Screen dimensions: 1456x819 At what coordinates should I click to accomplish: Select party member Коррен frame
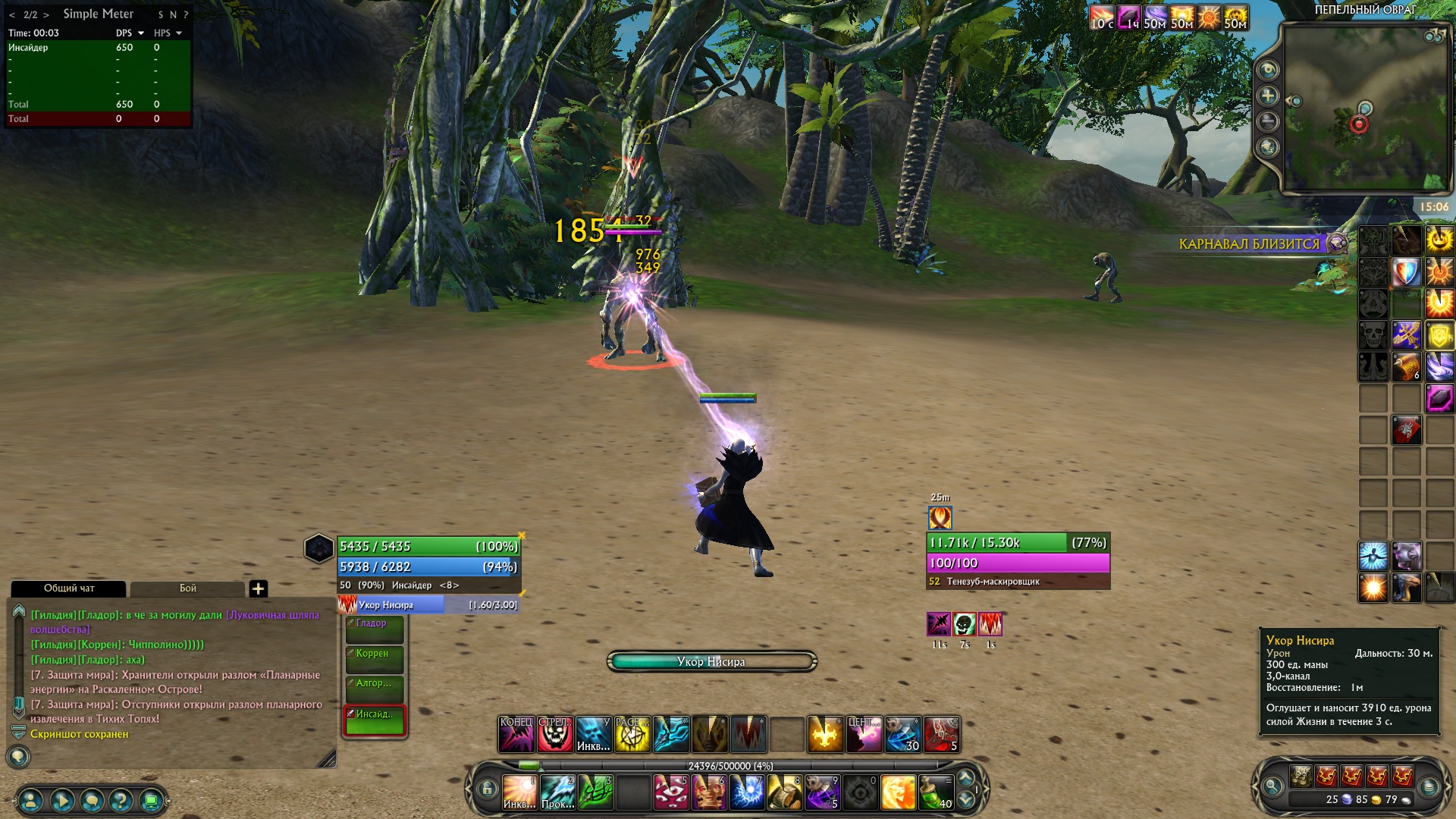375,659
